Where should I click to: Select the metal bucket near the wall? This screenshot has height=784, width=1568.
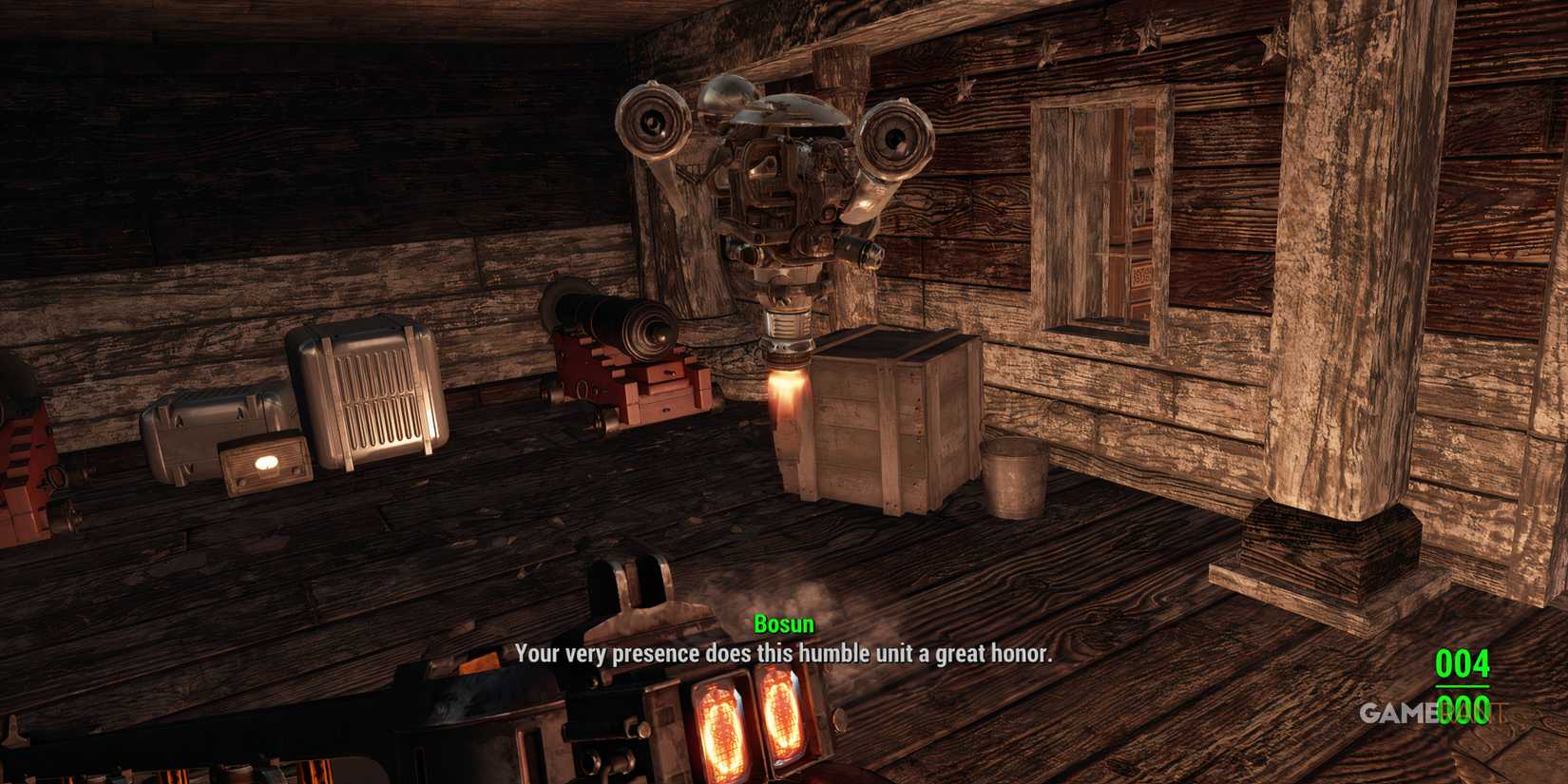click(x=1012, y=480)
